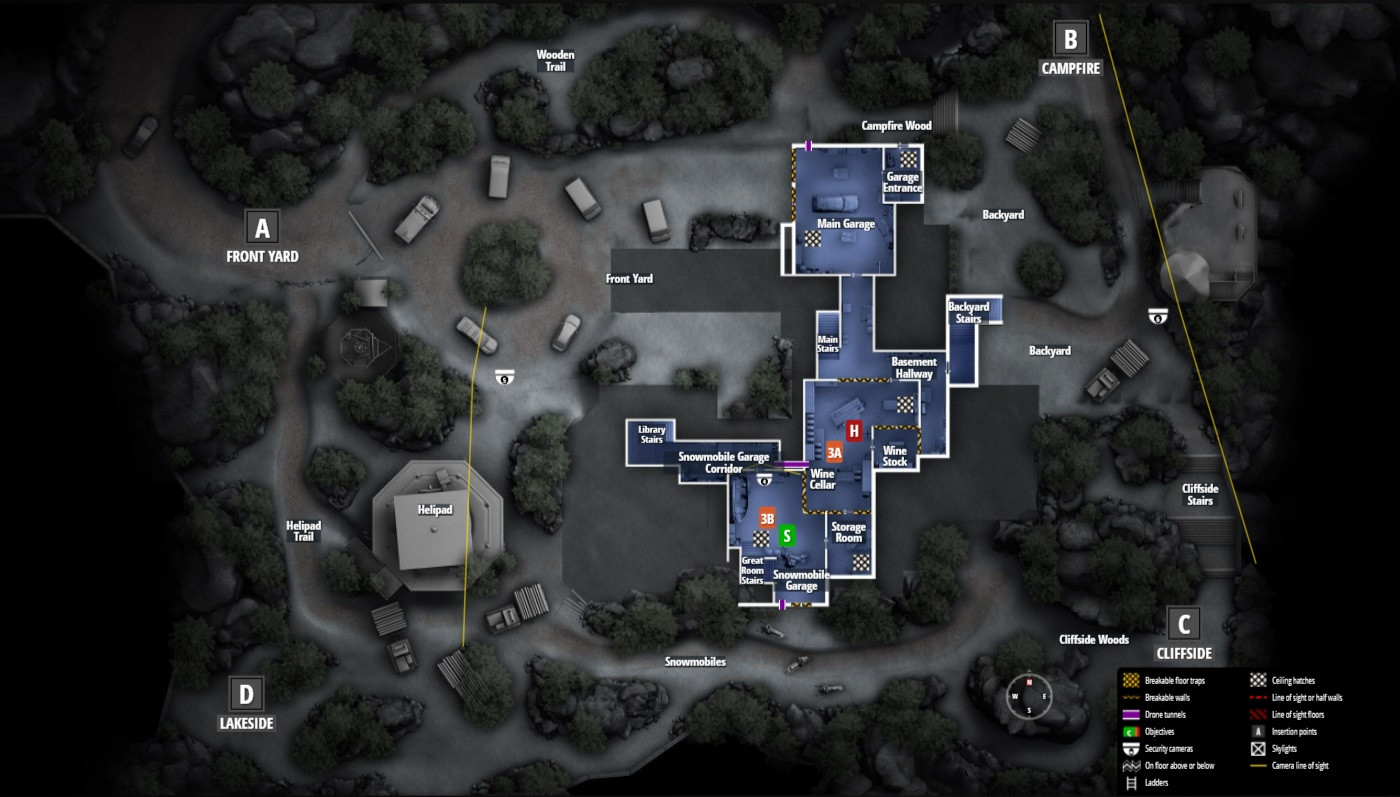This screenshot has width=1400, height=797.
Task: Click the Ladders legend entry
Action: click(x=1156, y=783)
